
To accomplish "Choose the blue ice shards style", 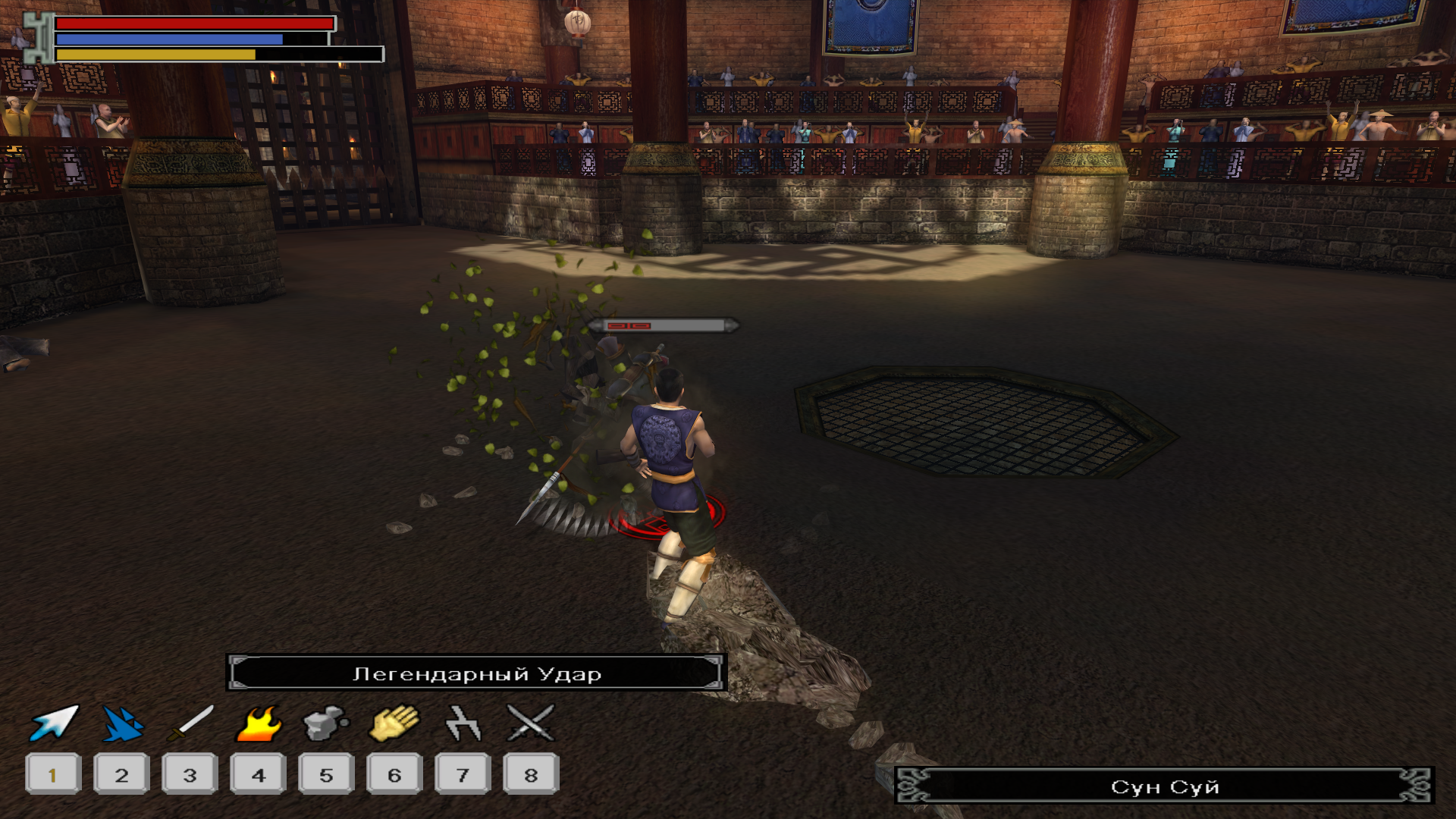I will pyautogui.click(x=122, y=723).
